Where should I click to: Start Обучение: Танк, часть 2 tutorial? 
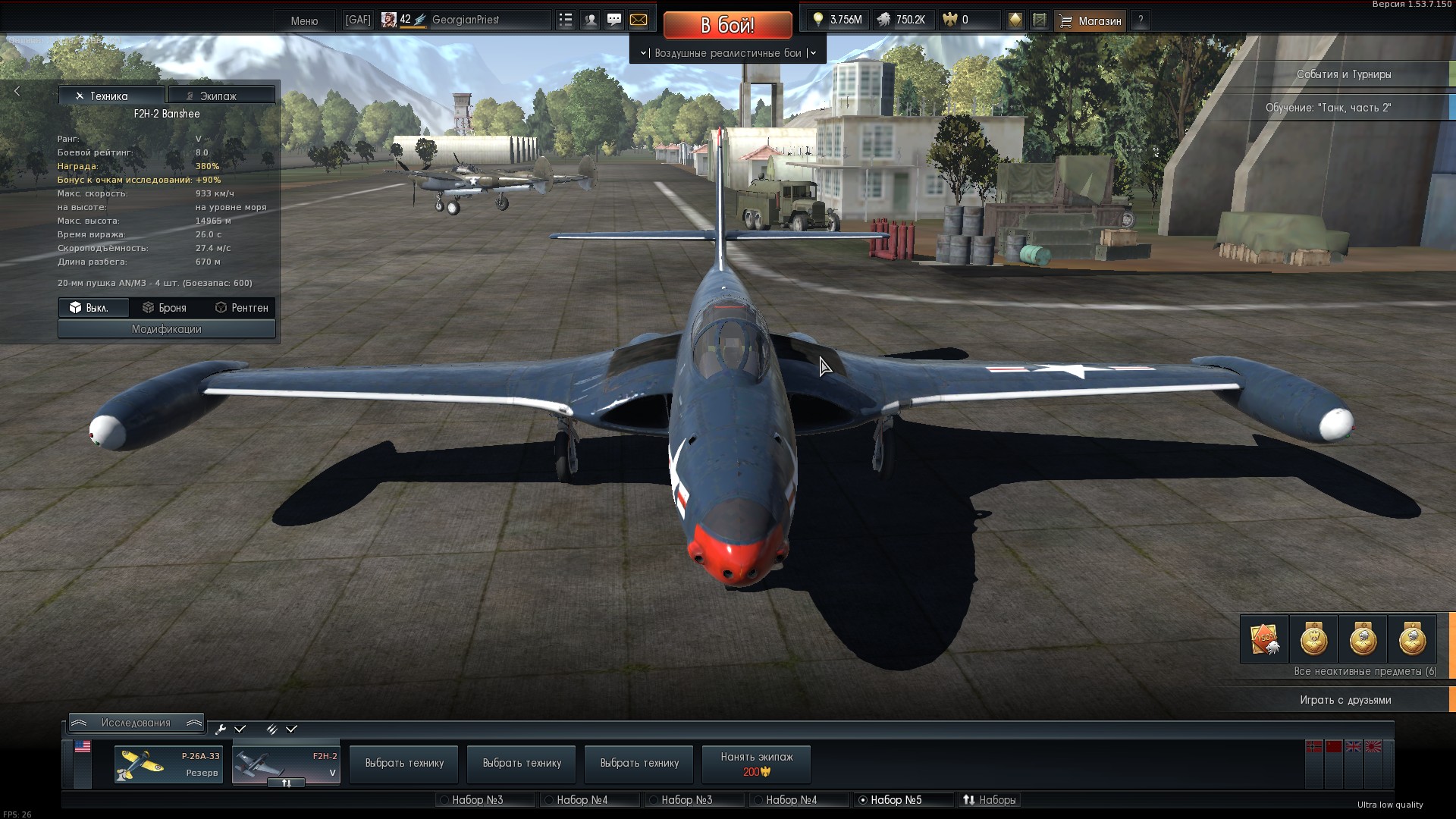pos(1328,108)
